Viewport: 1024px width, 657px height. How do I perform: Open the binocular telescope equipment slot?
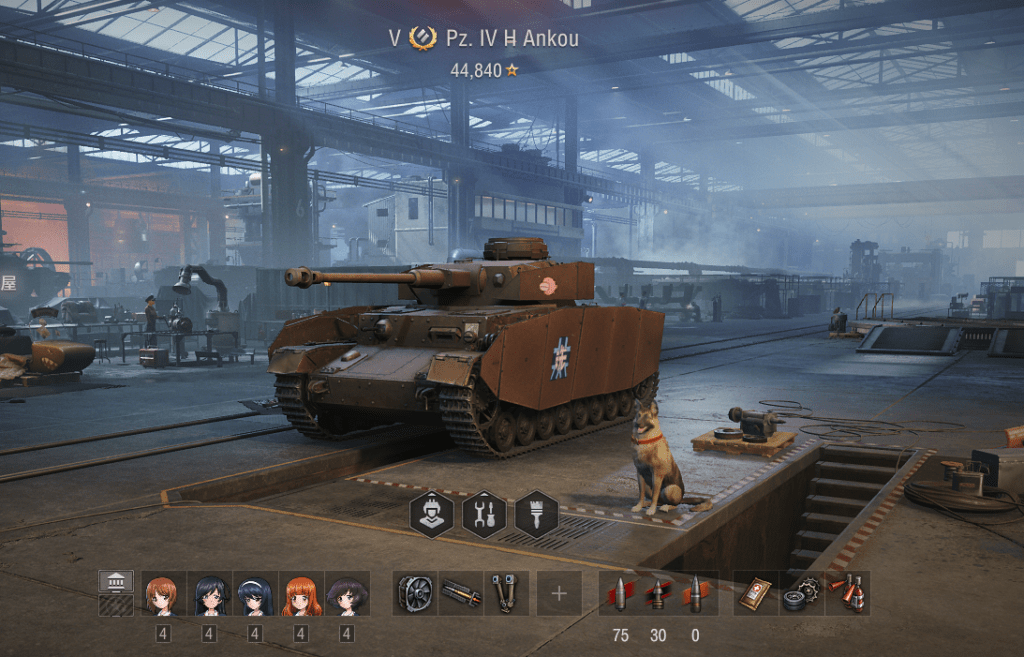point(506,593)
